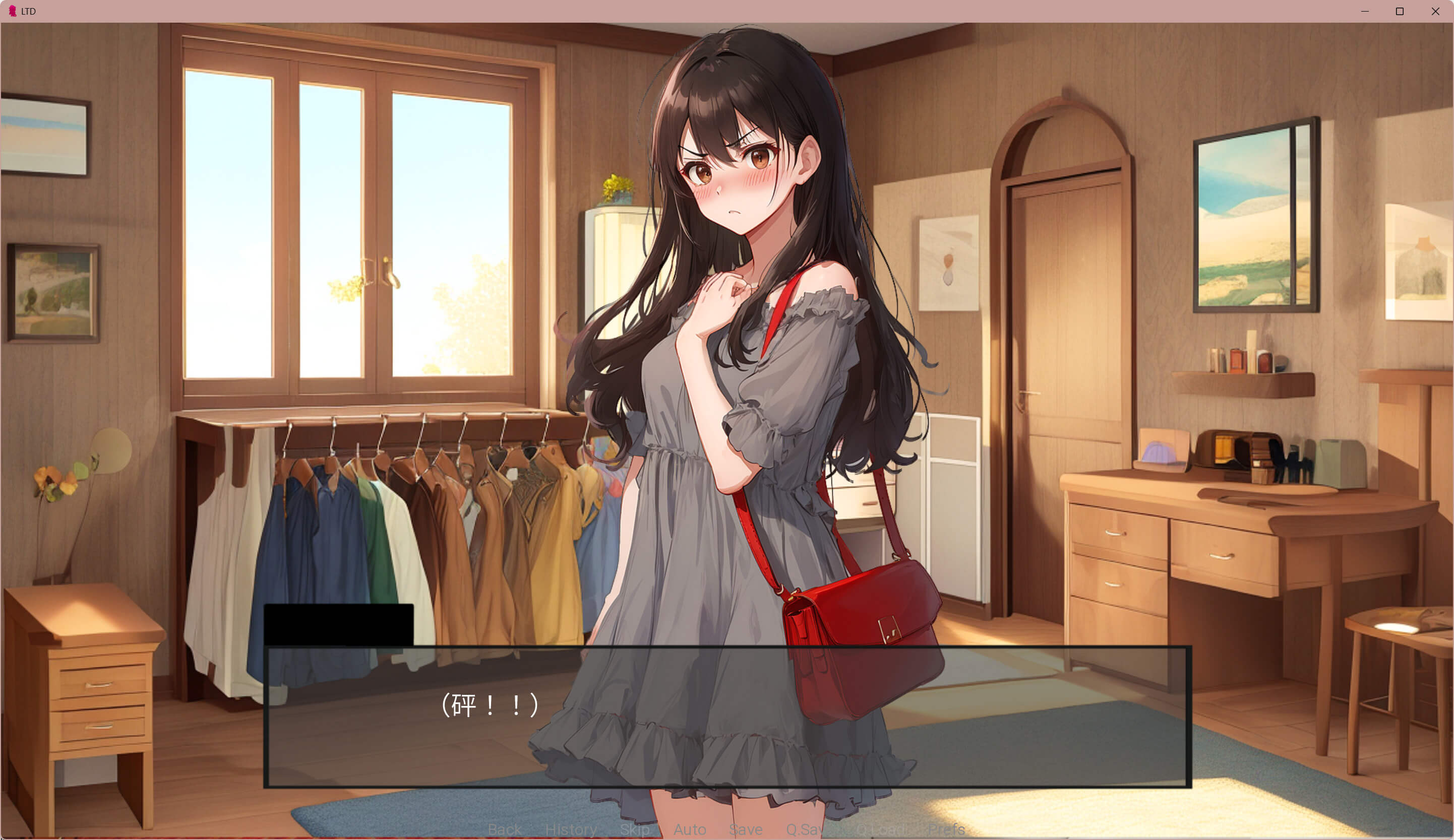Open the Save menu
Image resolution: width=1454 pixels, height=840 pixels.
(746, 829)
